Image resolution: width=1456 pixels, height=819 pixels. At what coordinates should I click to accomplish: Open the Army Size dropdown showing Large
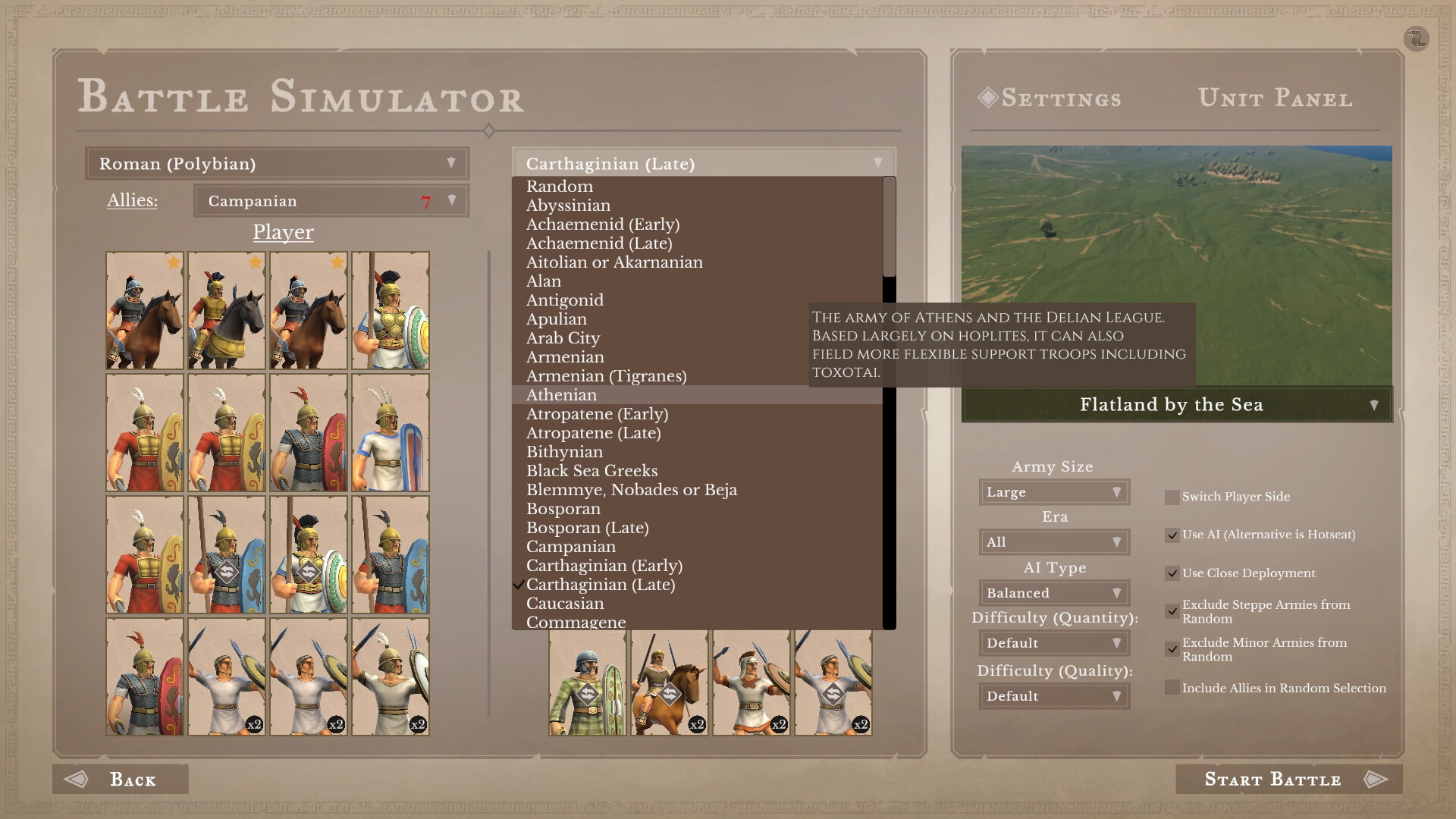1053,491
